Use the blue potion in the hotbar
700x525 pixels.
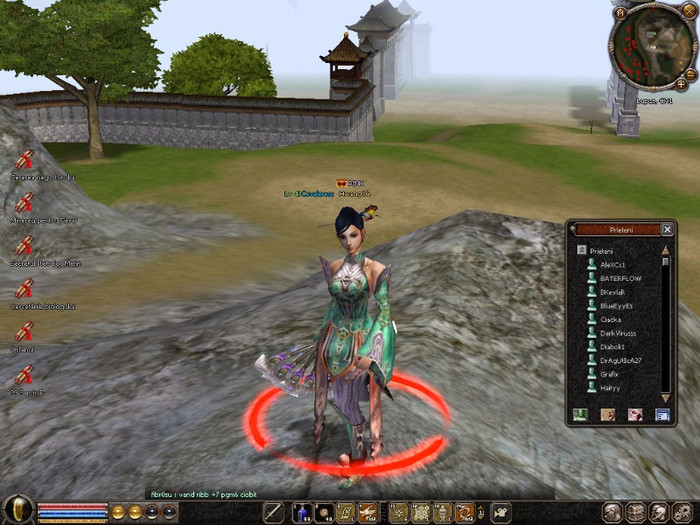[300, 512]
